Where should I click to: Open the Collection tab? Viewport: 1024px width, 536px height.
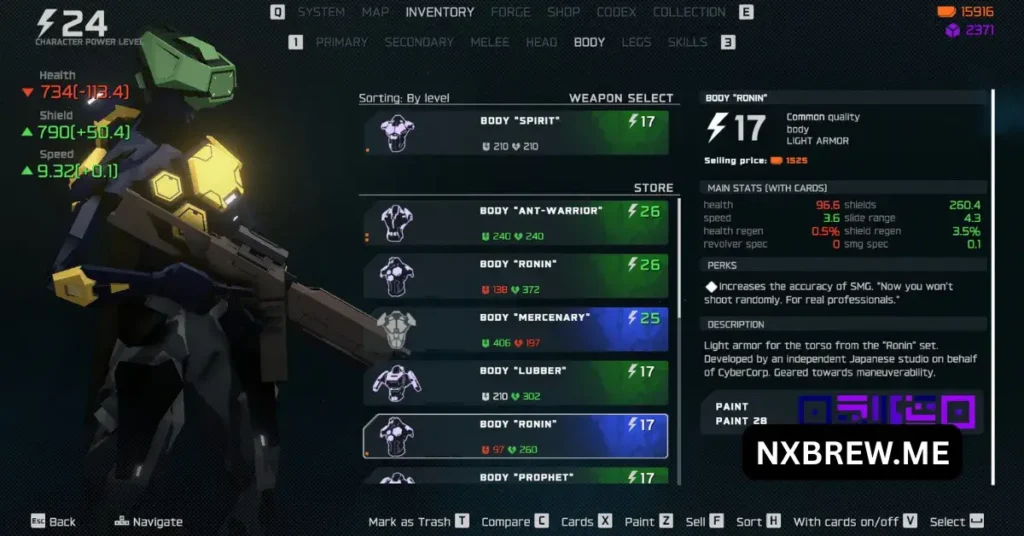point(689,12)
